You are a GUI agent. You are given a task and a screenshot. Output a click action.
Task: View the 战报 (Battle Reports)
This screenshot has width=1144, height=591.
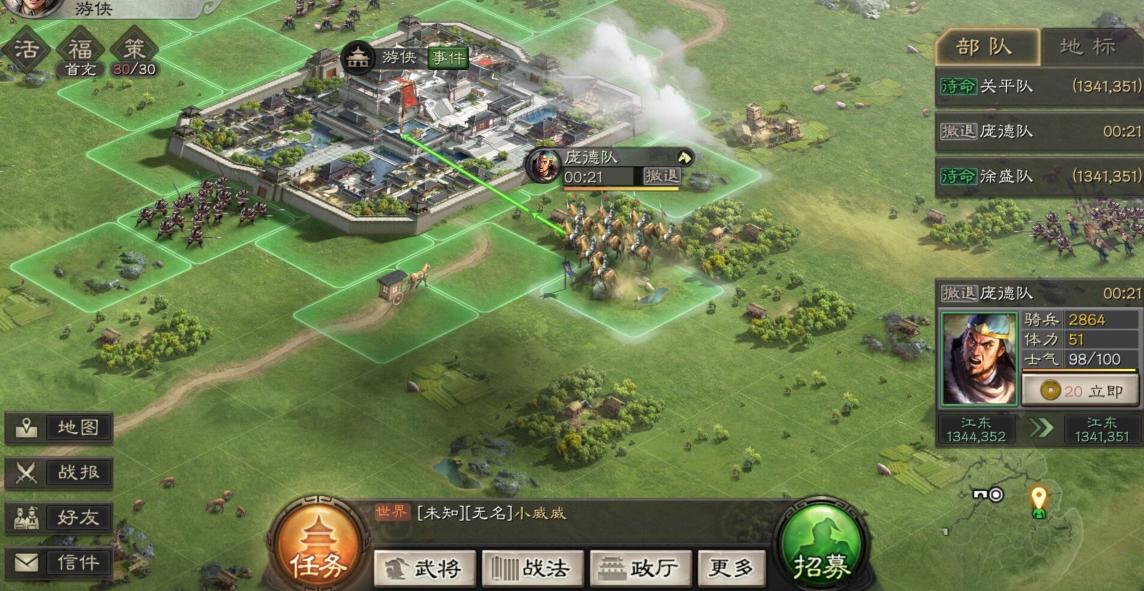pyautogui.click(x=60, y=473)
